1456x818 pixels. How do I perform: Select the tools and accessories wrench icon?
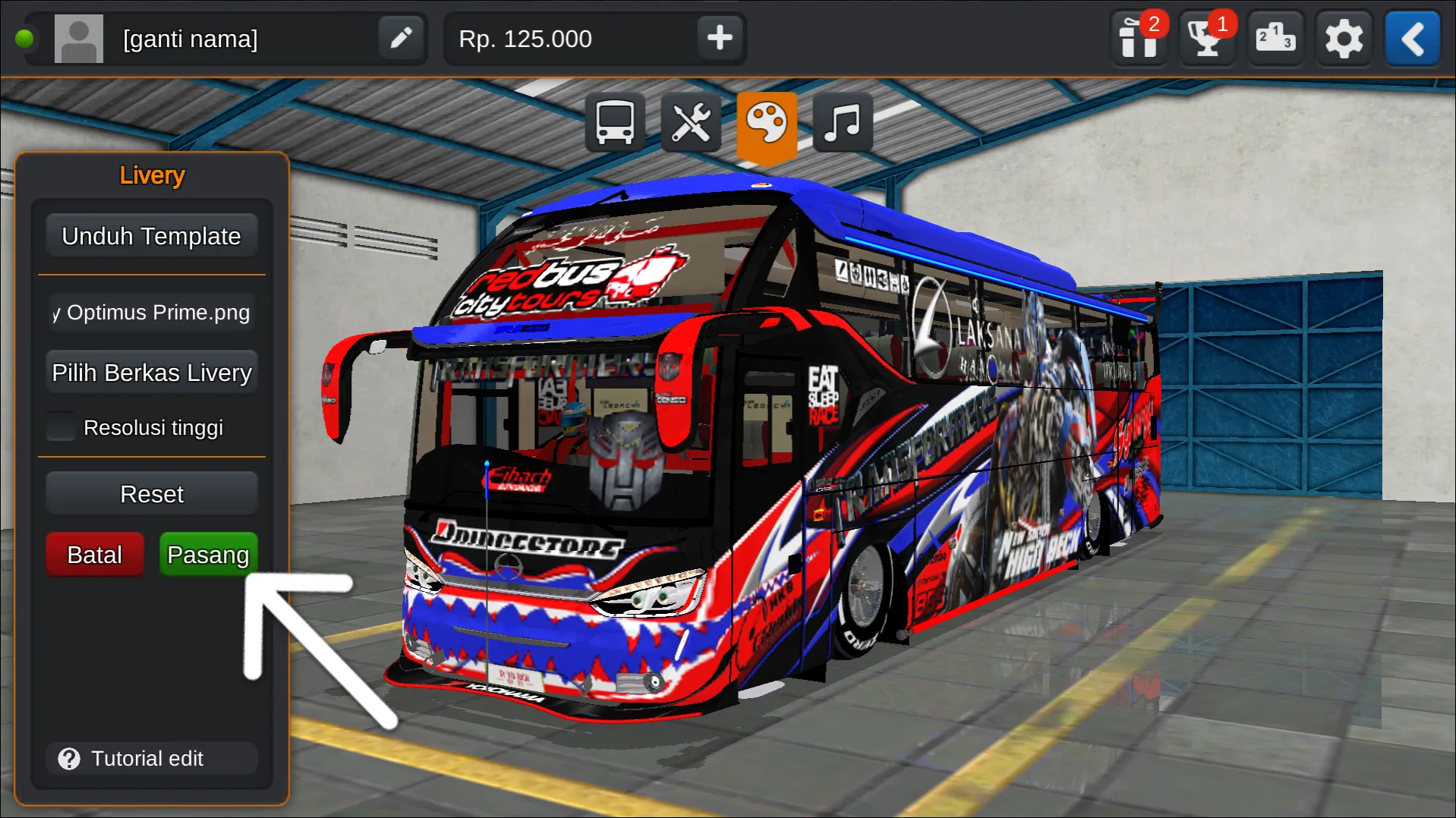tap(690, 122)
